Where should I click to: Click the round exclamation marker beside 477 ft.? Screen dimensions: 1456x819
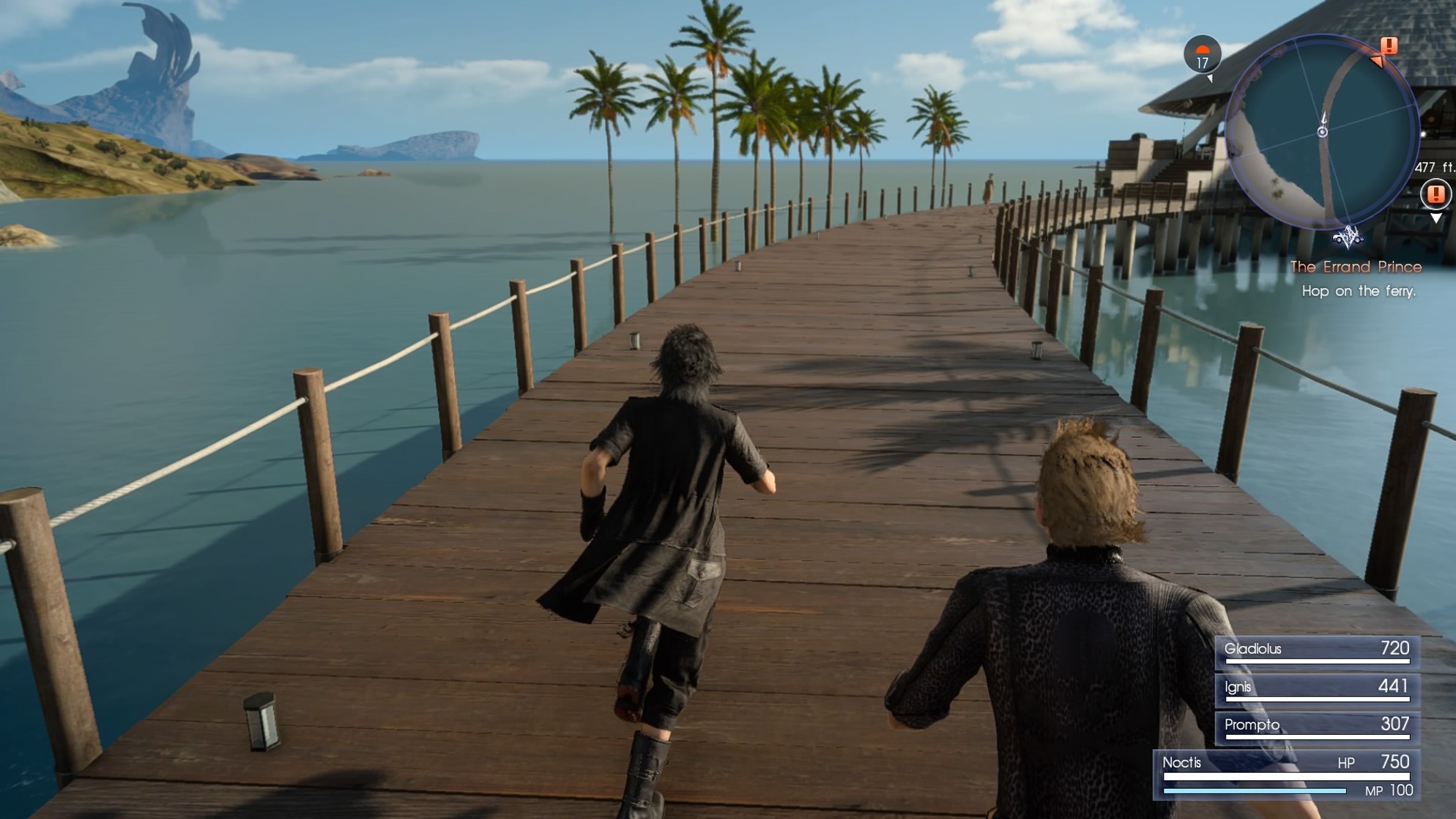1435,194
